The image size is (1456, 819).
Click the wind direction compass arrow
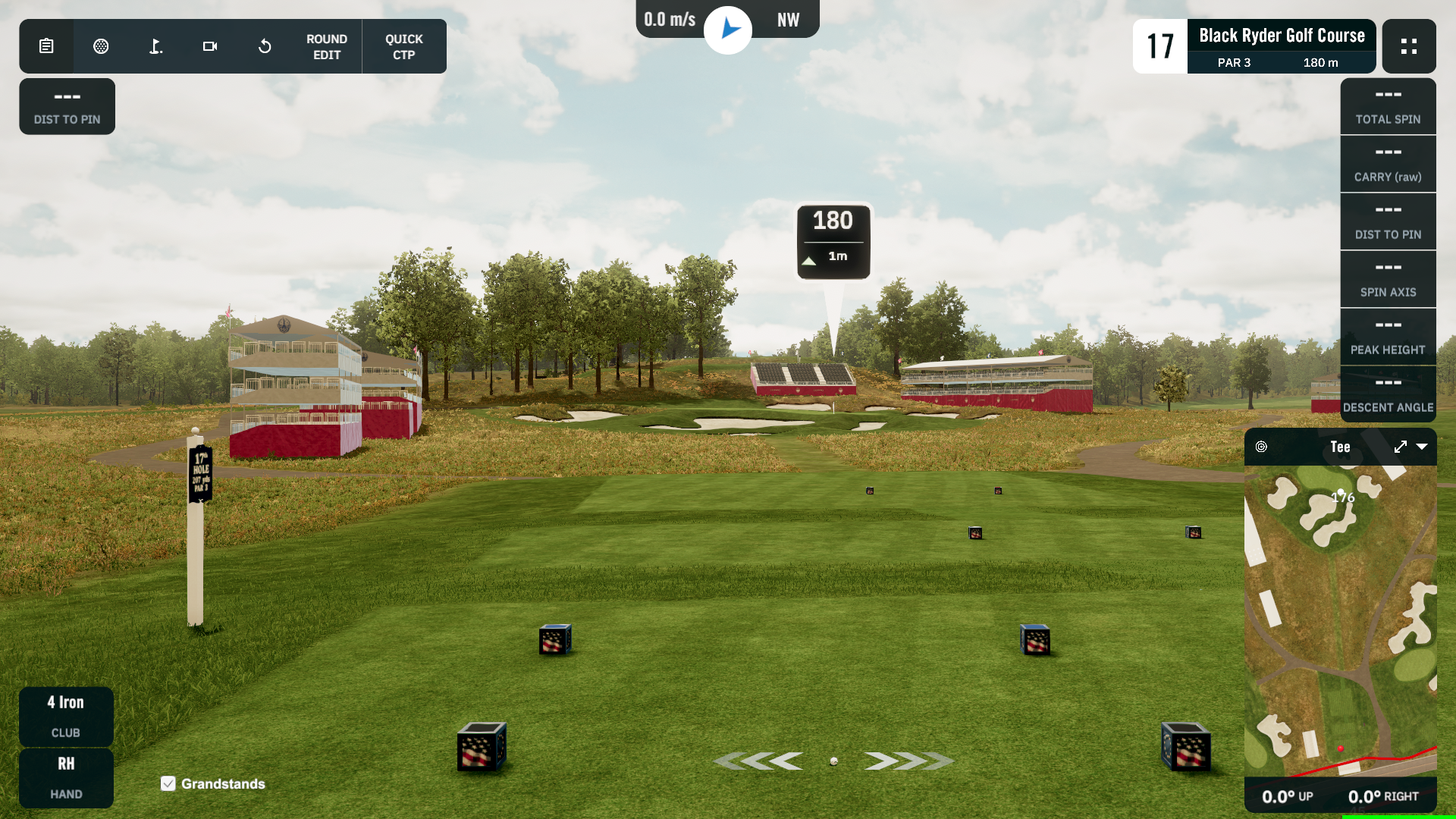tap(728, 30)
